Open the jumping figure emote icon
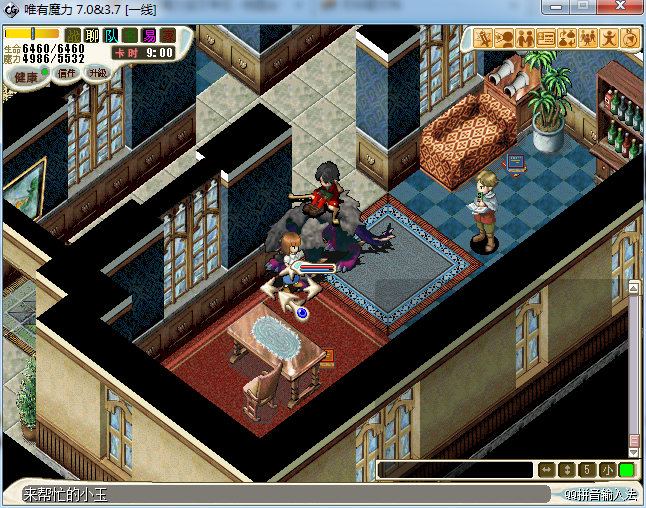Screen dimensions: 646x508 tap(609, 38)
